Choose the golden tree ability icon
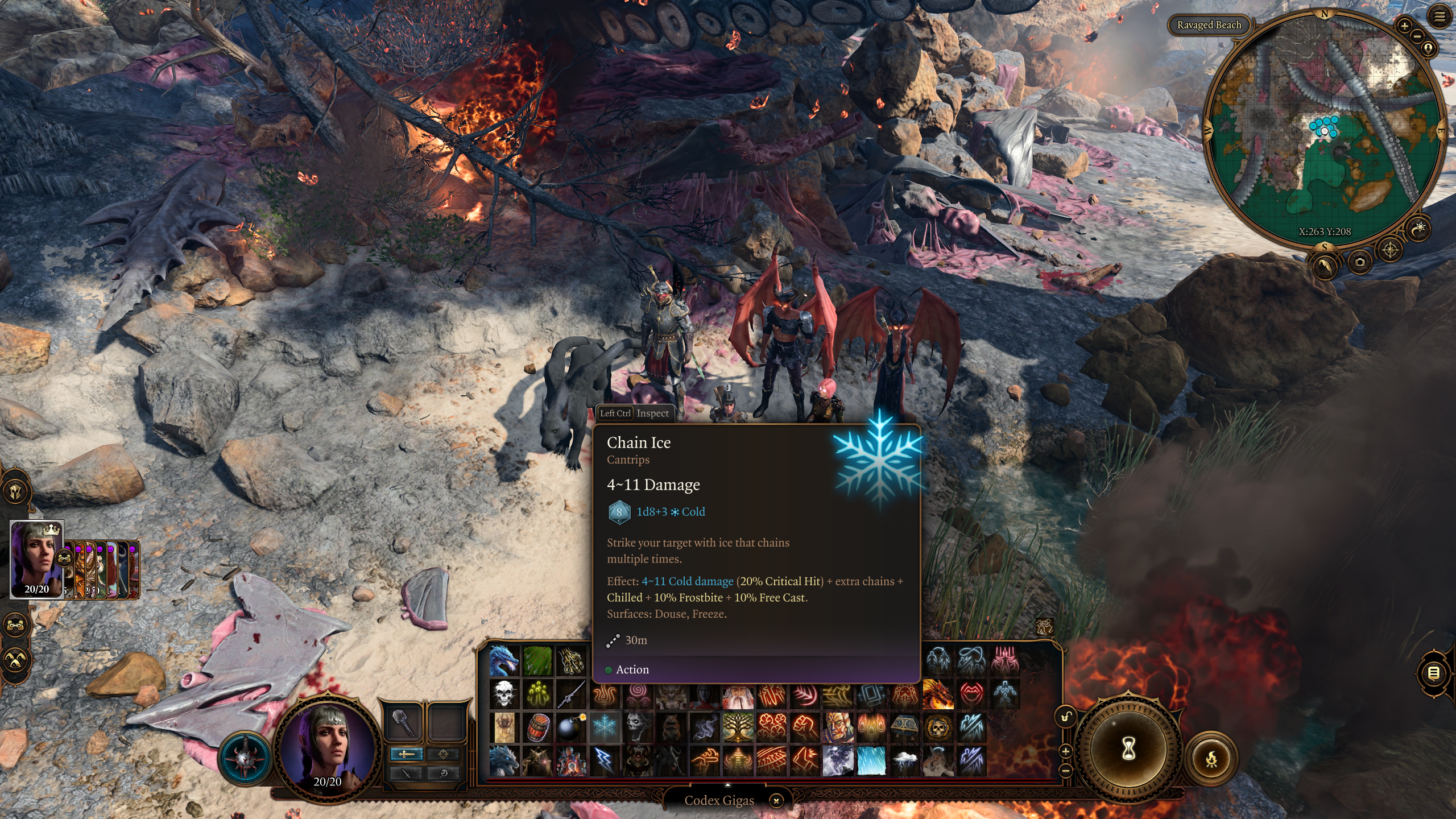This screenshot has height=819, width=1456. pos(738,726)
